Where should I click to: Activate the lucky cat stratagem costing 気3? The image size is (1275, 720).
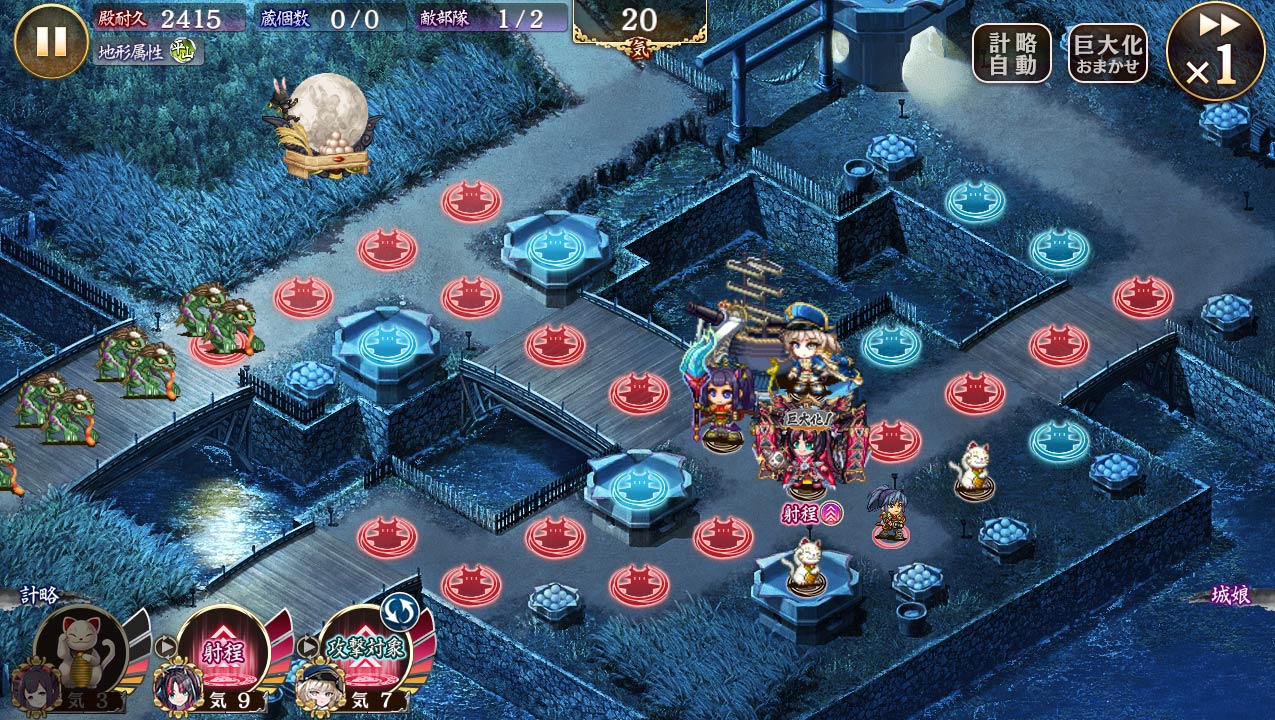[81, 651]
